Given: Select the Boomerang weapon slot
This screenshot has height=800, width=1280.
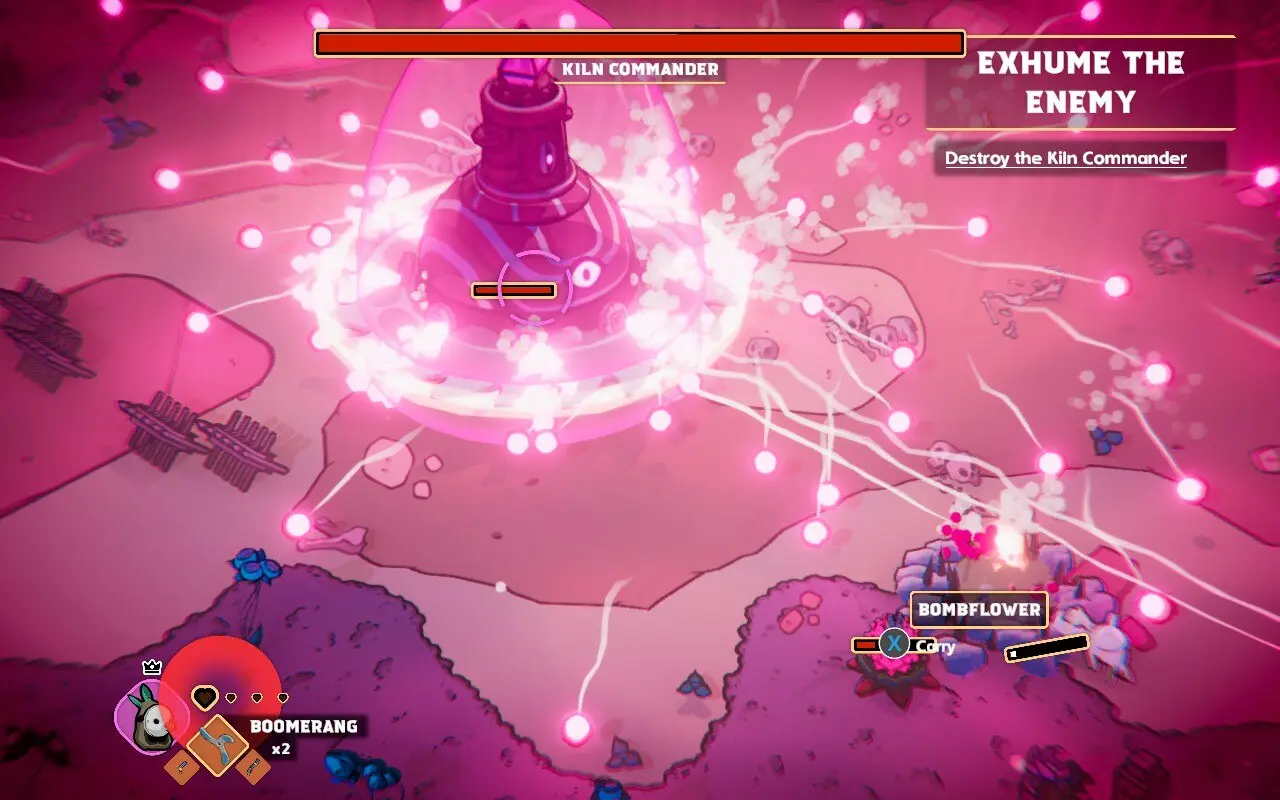Looking at the screenshot, I should [x=218, y=745].
